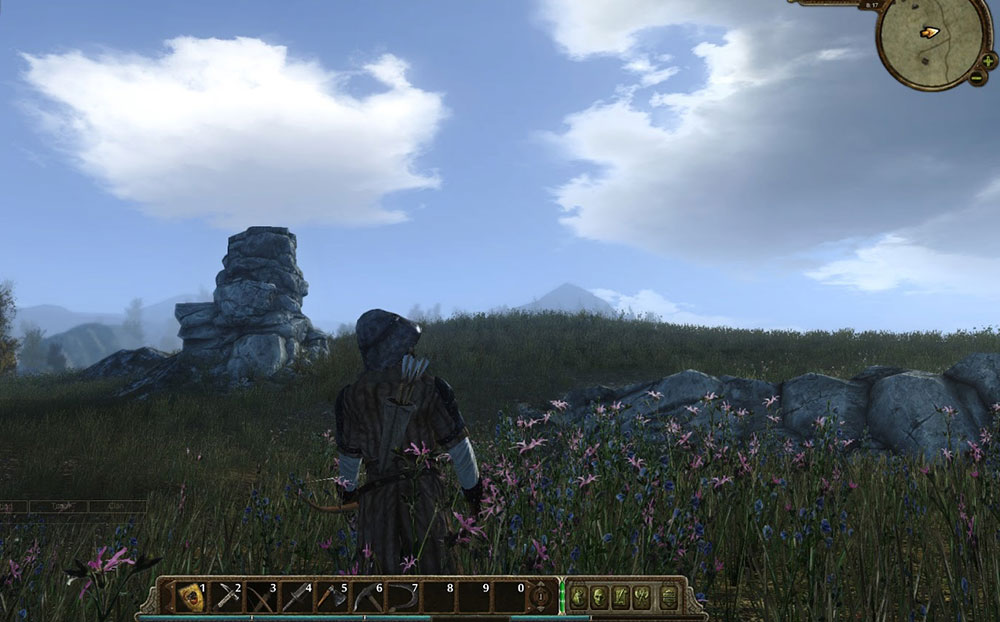Equip the sword in hotbar slot 2
1000x622 pixels.
(x=227, y=597)
